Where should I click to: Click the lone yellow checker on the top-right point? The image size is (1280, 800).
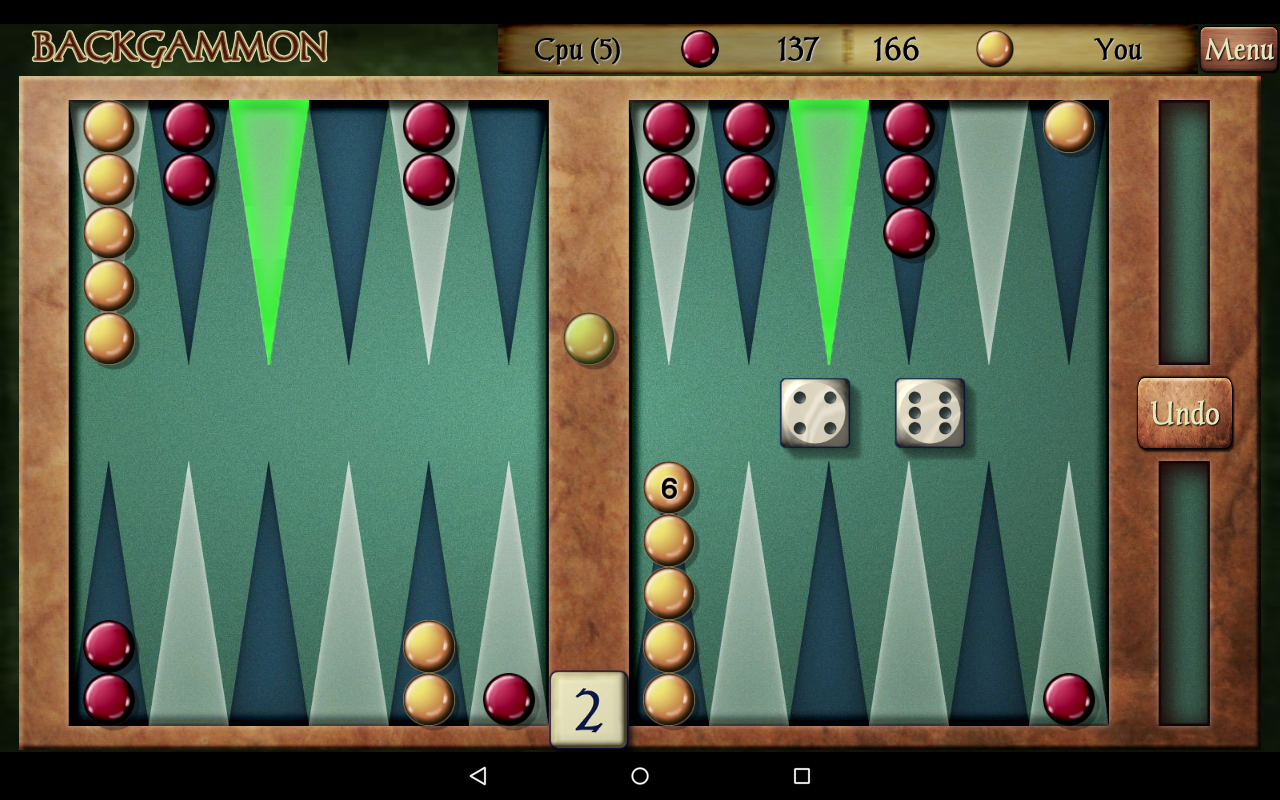tap(1068, 124)
